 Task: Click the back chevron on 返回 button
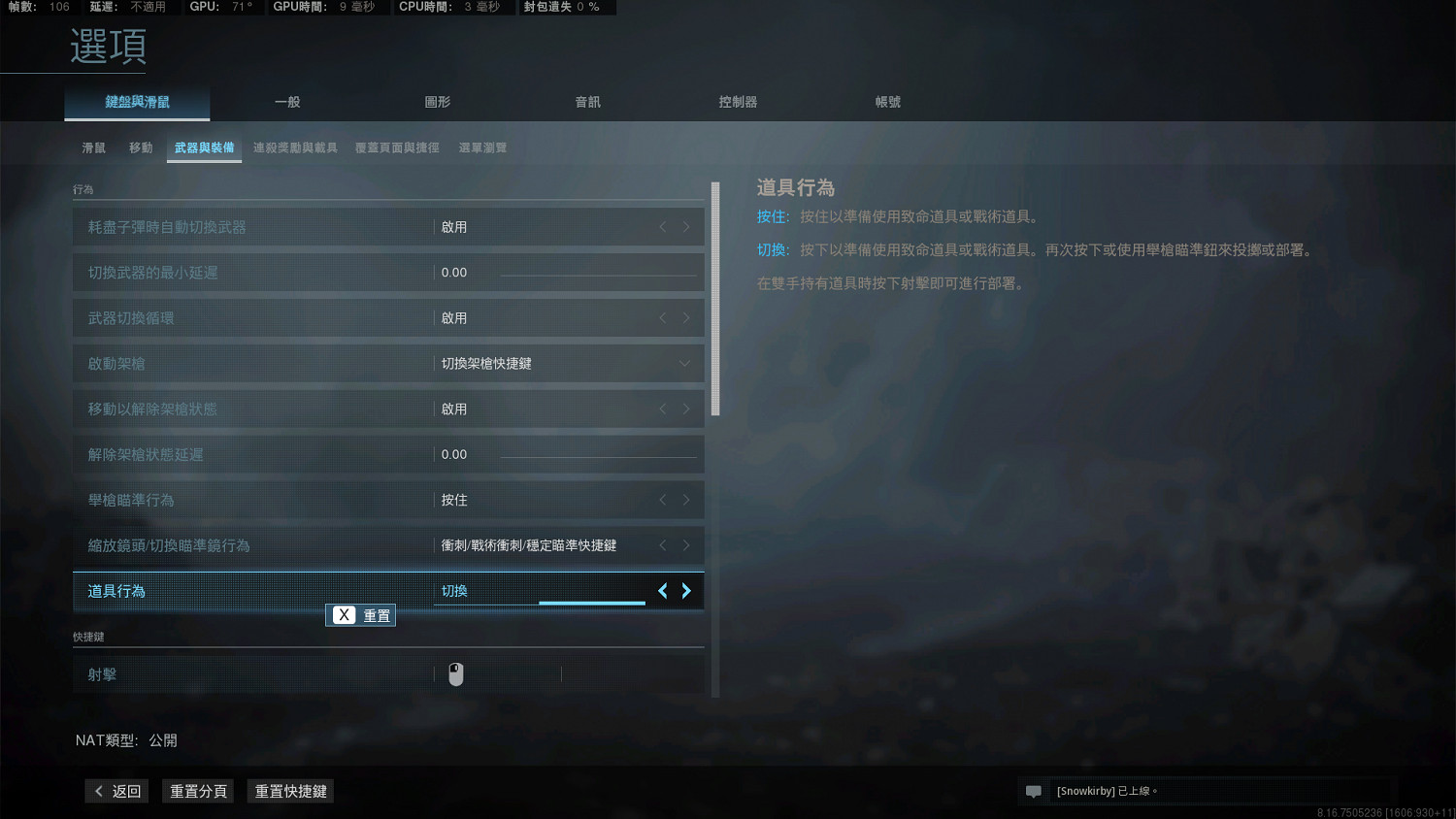[x=98, y=791]
